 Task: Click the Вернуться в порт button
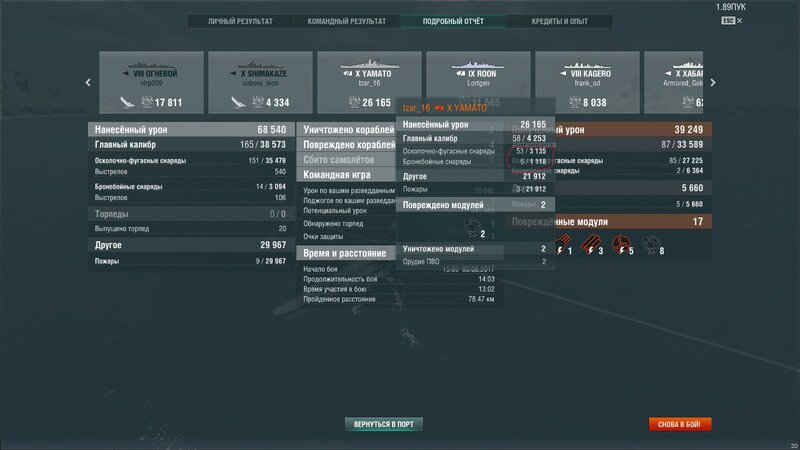pos(383,424)
